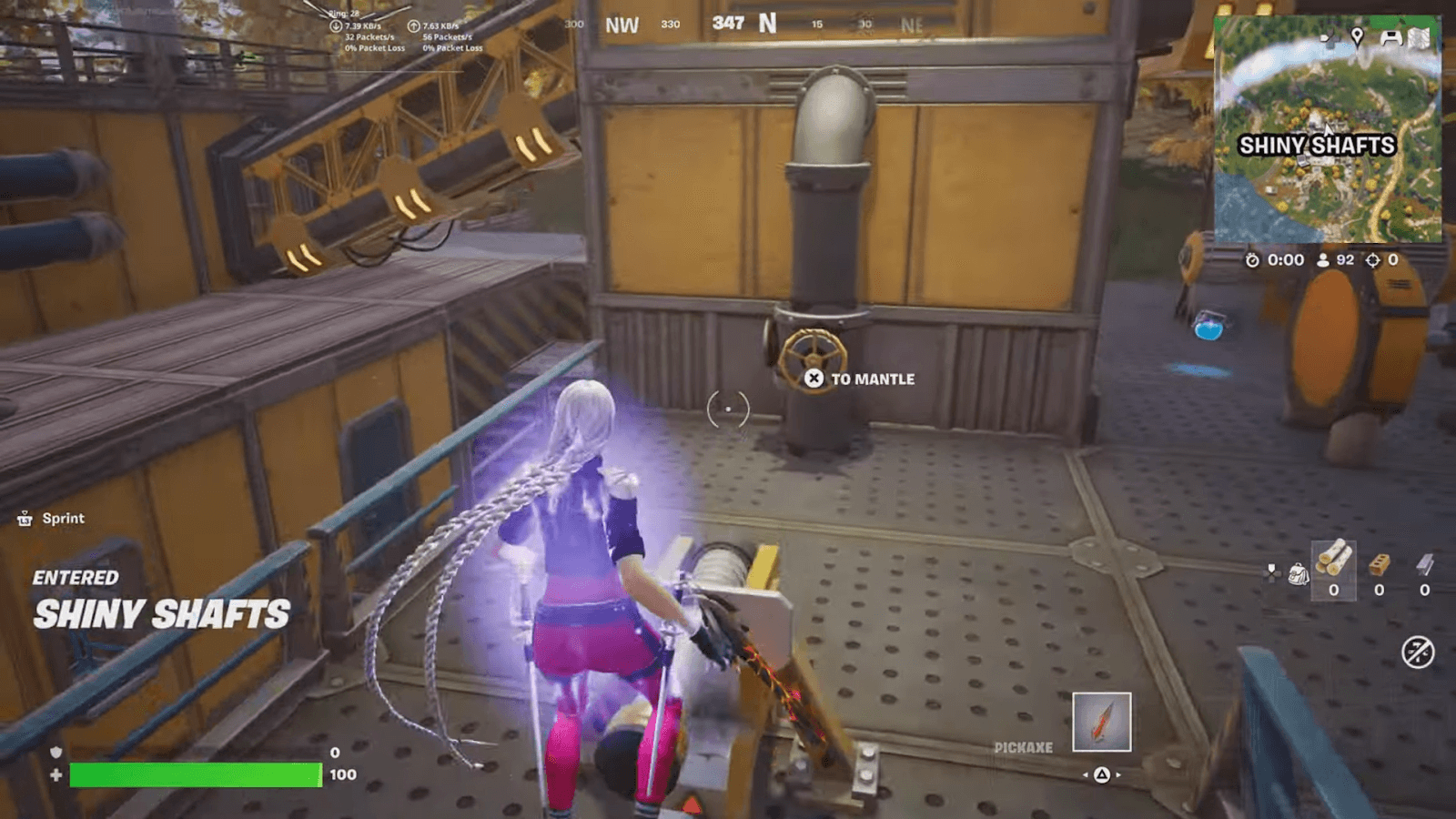Viewport: 1456px width, 819px height.
Task: Select the wood resource icon
Action: click(x=1336, y=559)
